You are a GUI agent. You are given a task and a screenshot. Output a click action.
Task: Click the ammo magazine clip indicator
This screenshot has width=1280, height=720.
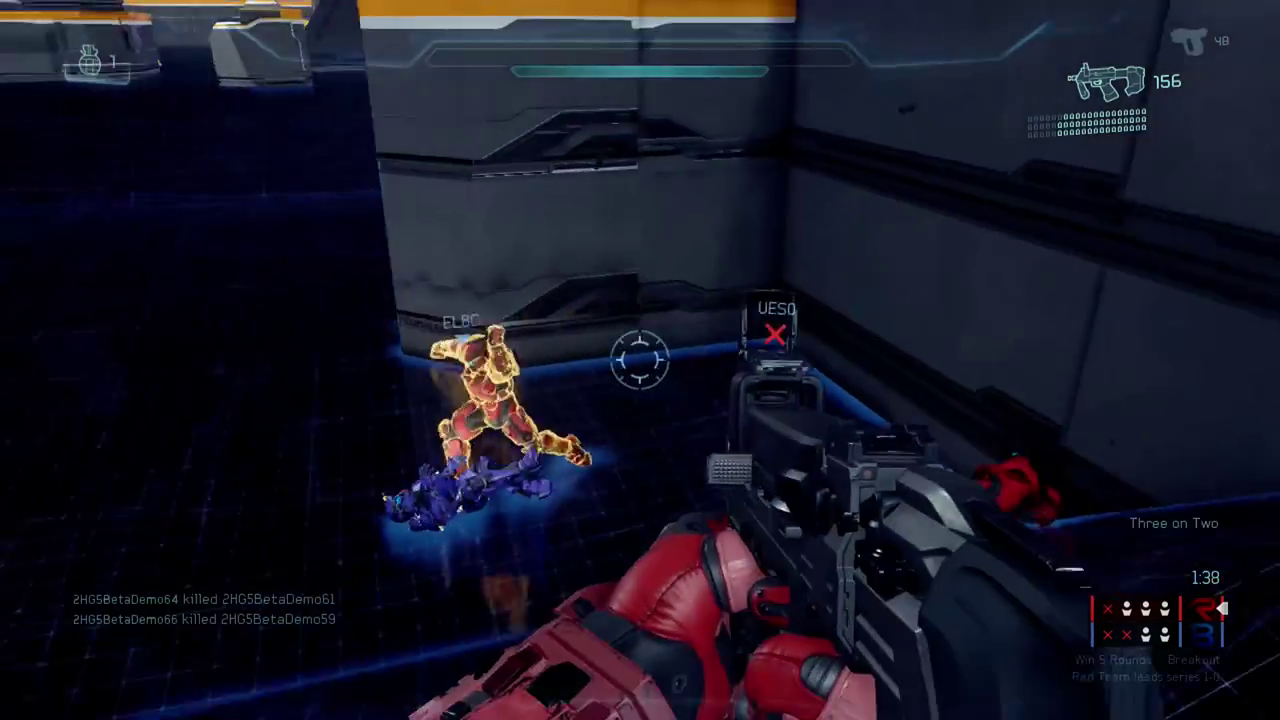point(1087,125)
